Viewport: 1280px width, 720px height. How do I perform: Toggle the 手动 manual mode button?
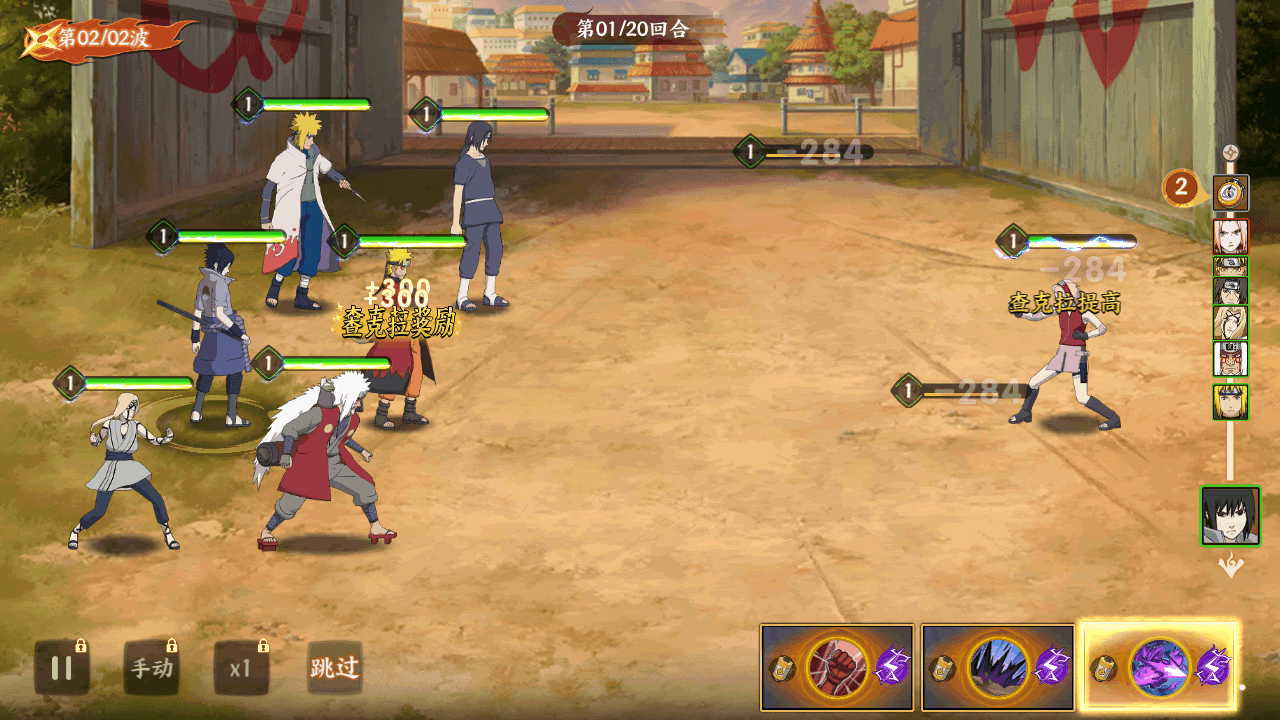click(x=151, y=668)
